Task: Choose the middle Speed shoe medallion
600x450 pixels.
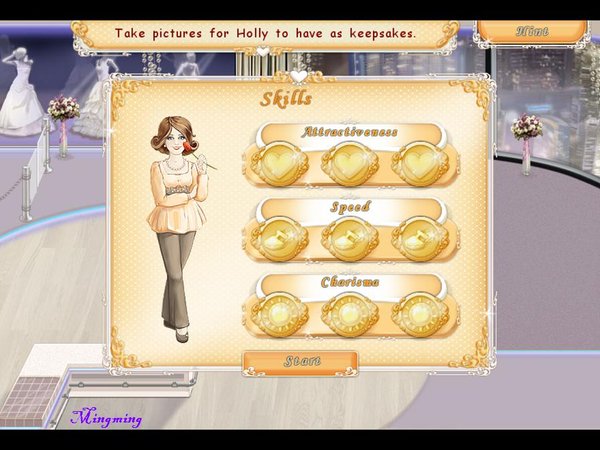Action: [350, 239]
